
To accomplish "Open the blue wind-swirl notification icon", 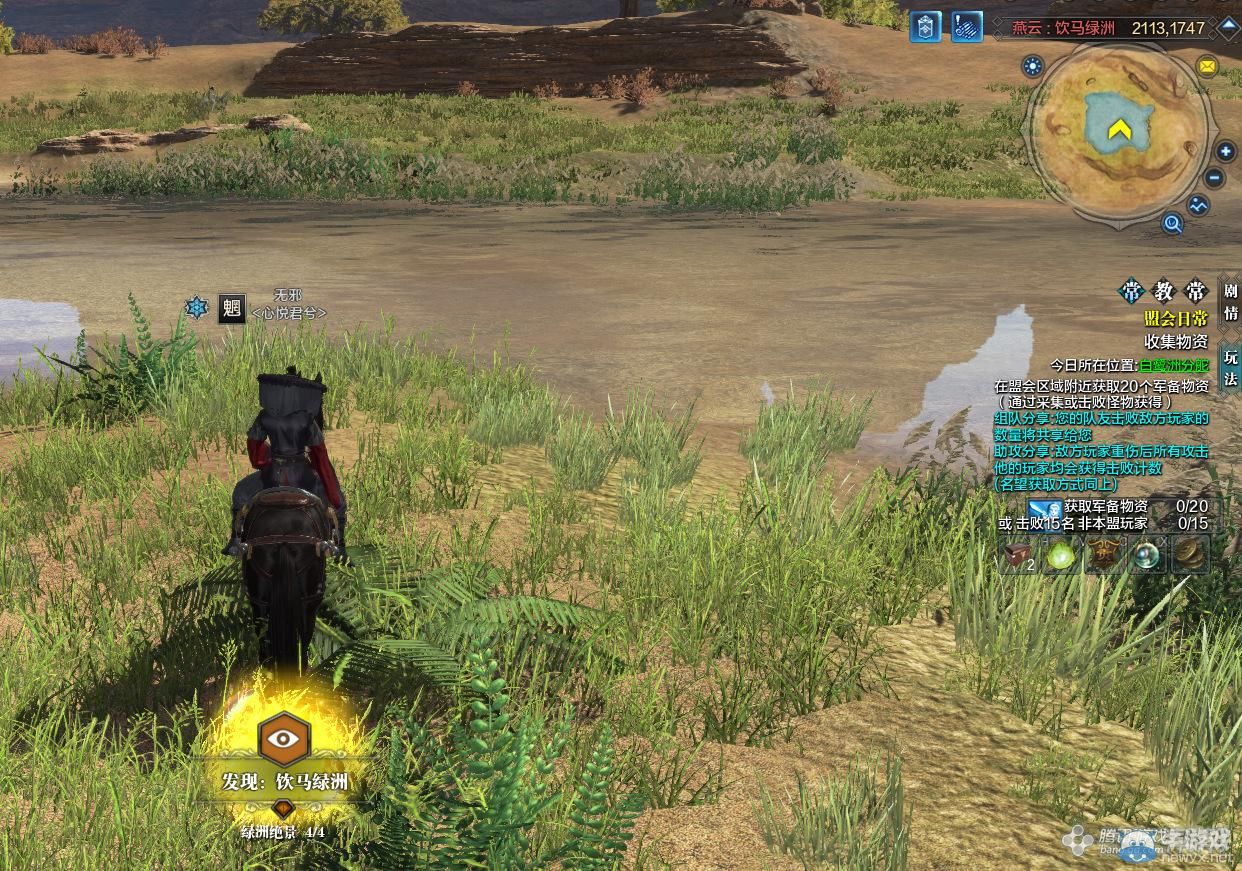I will [x=966, y=27].
